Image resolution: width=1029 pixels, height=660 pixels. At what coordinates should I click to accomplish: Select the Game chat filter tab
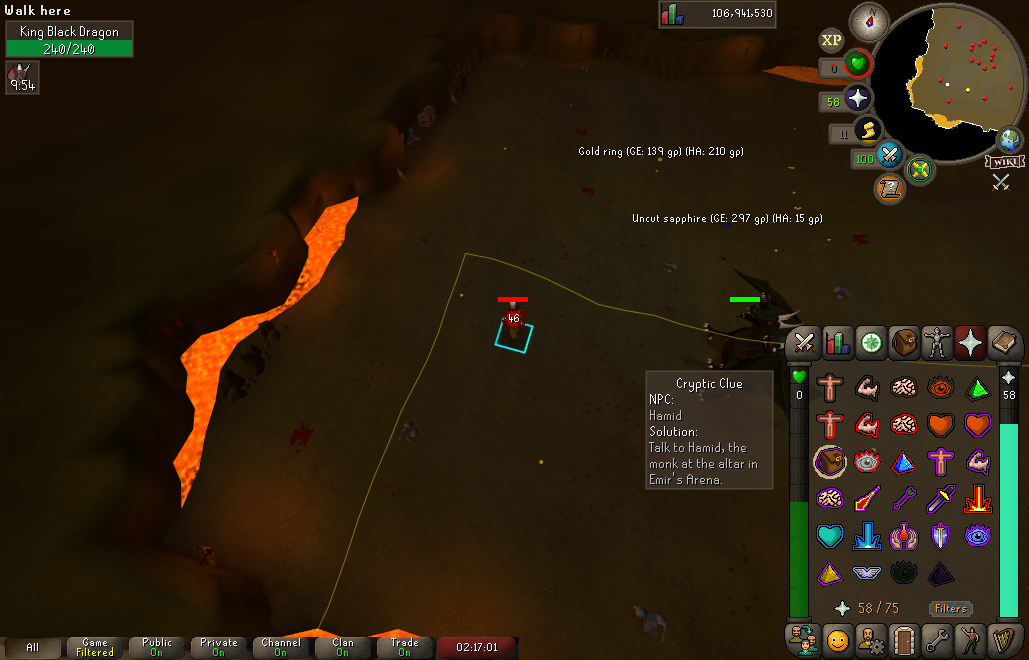coord(95,647)
